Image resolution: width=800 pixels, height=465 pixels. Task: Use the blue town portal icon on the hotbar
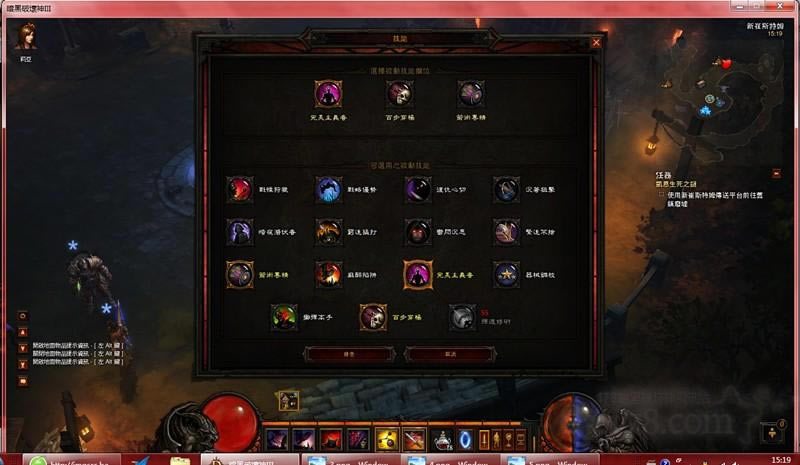[x=465, y=440]
